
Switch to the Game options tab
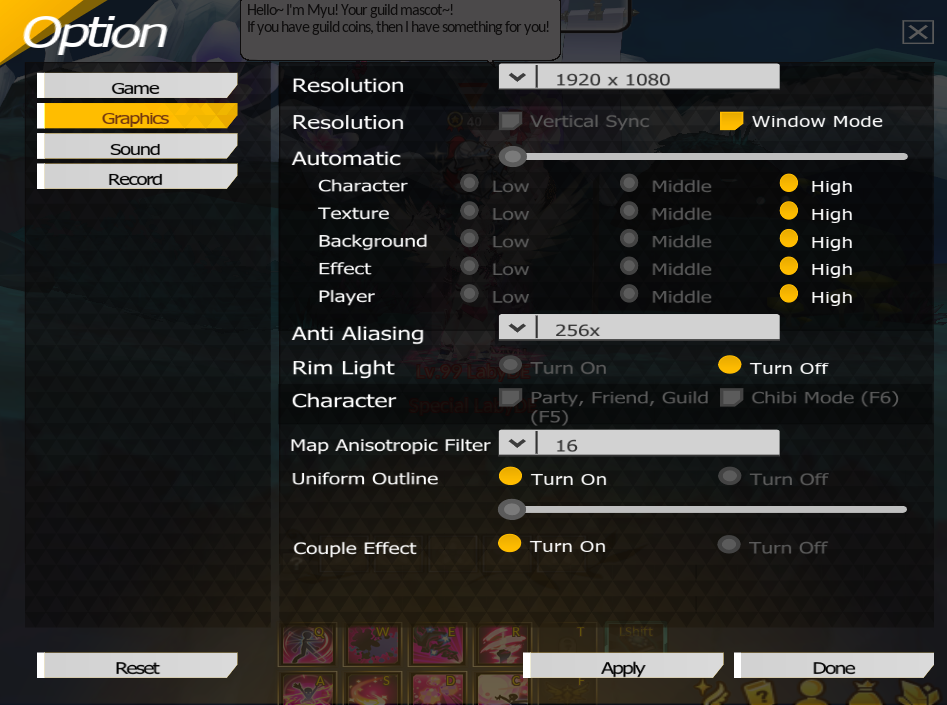[136, 88]
